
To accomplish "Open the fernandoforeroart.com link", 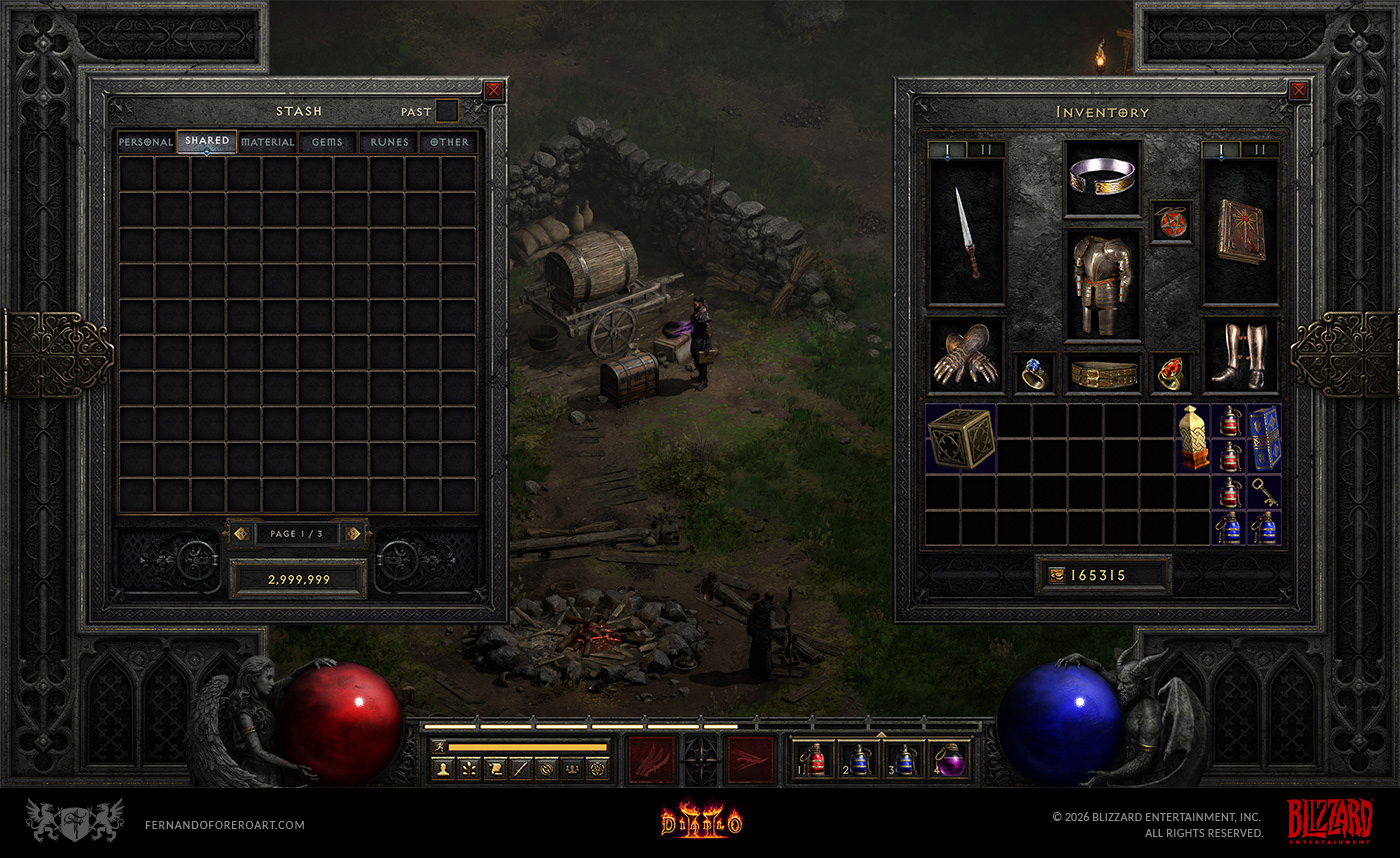I will click(224, 825).
